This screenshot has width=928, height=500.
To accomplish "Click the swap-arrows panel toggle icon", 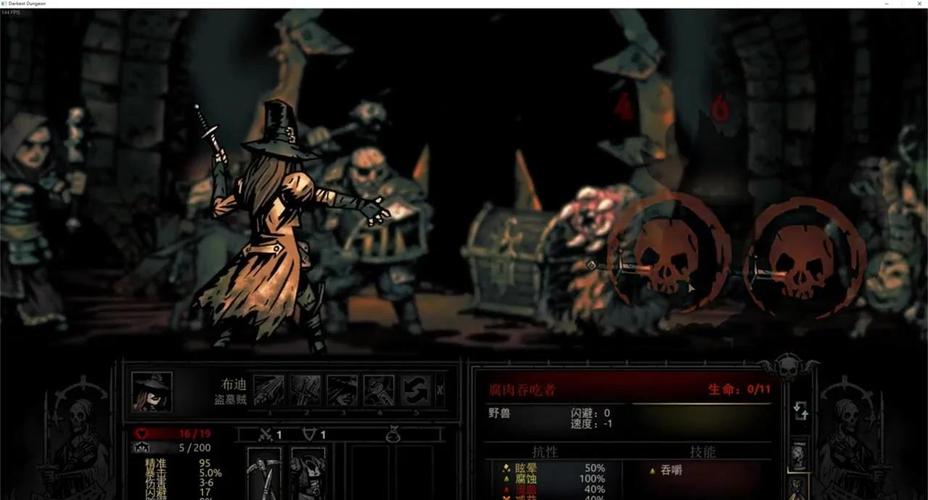I will coord(799,409).
